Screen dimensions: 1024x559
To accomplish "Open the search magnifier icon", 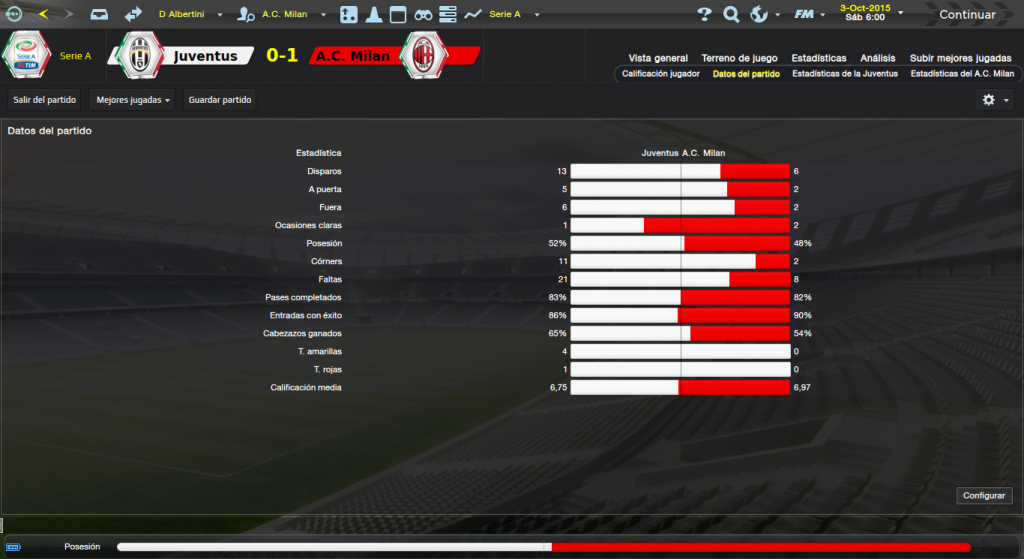I will click(x=731, y=15).
